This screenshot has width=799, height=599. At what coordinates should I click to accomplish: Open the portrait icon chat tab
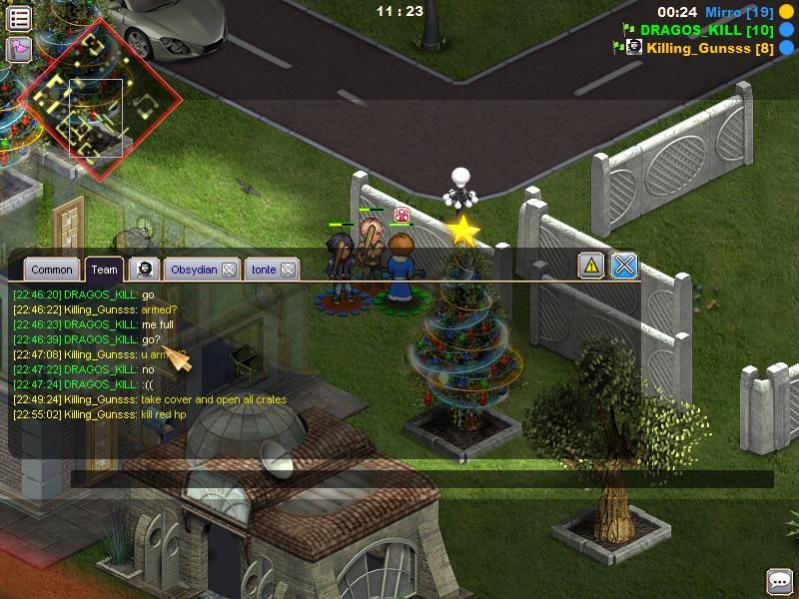point(145,269)
